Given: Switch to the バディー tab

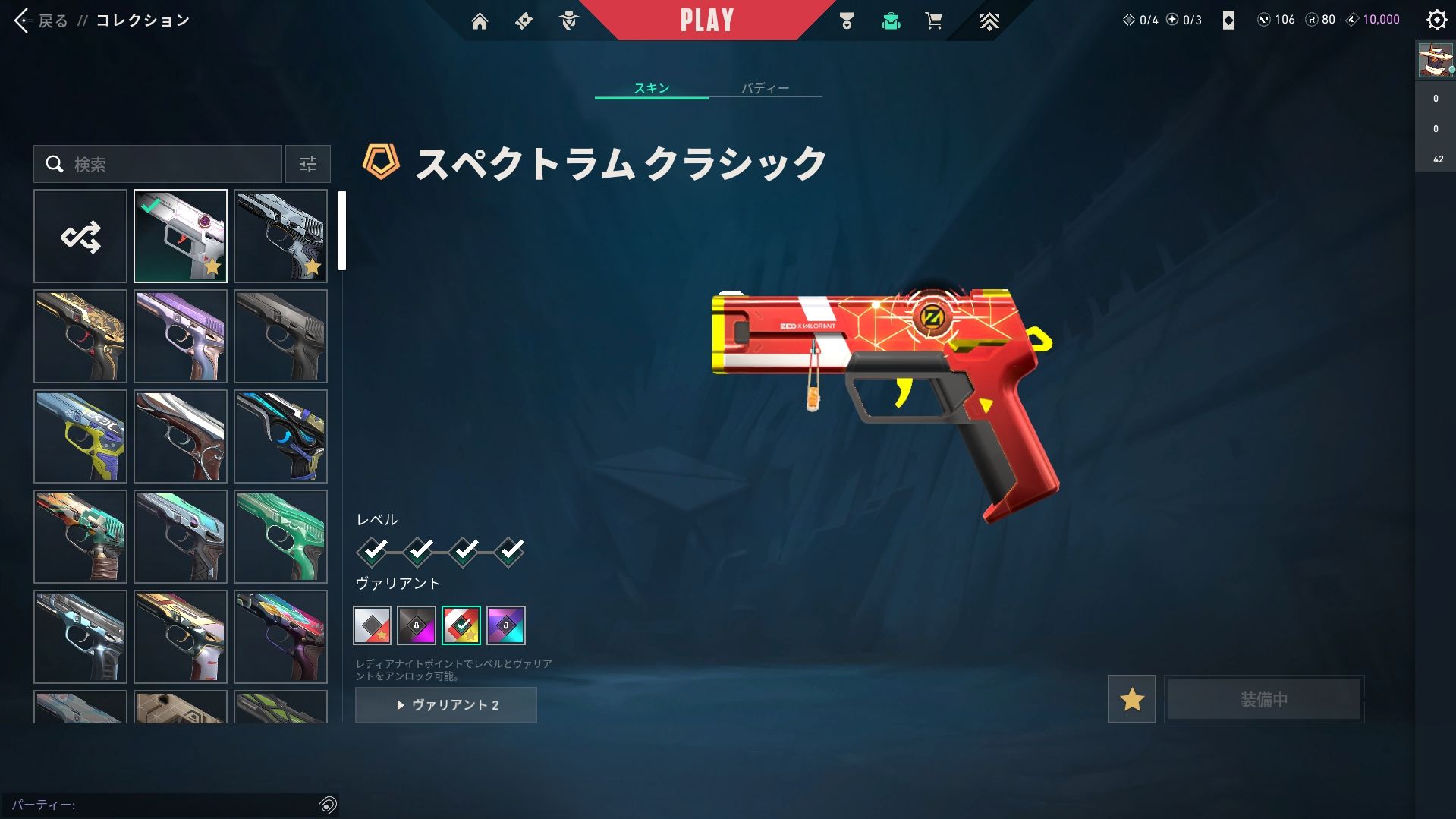Looking at the screenshot, I should point(765,88).
